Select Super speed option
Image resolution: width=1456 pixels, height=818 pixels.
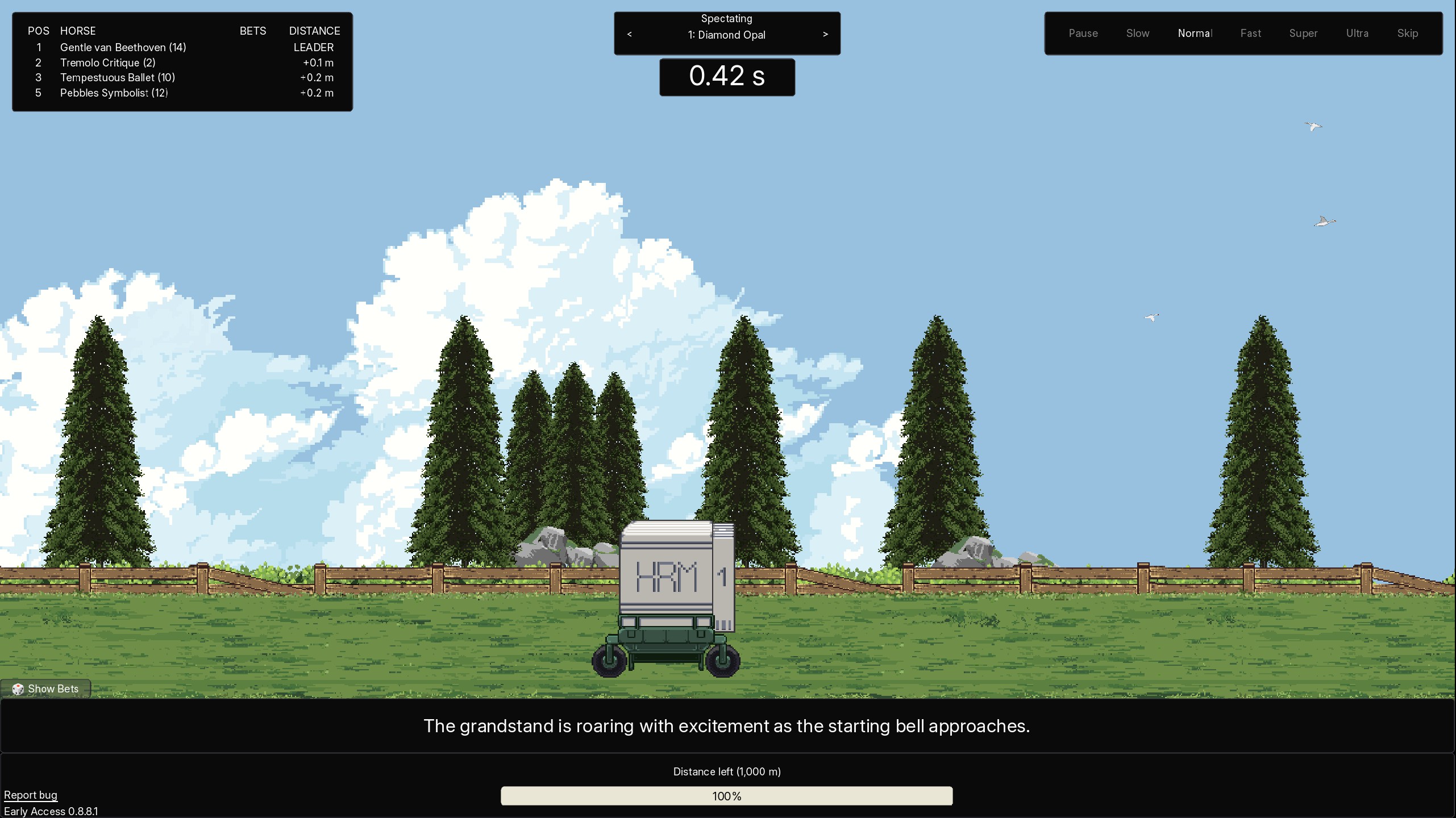pyautogui.click(x=1303, y=34)
